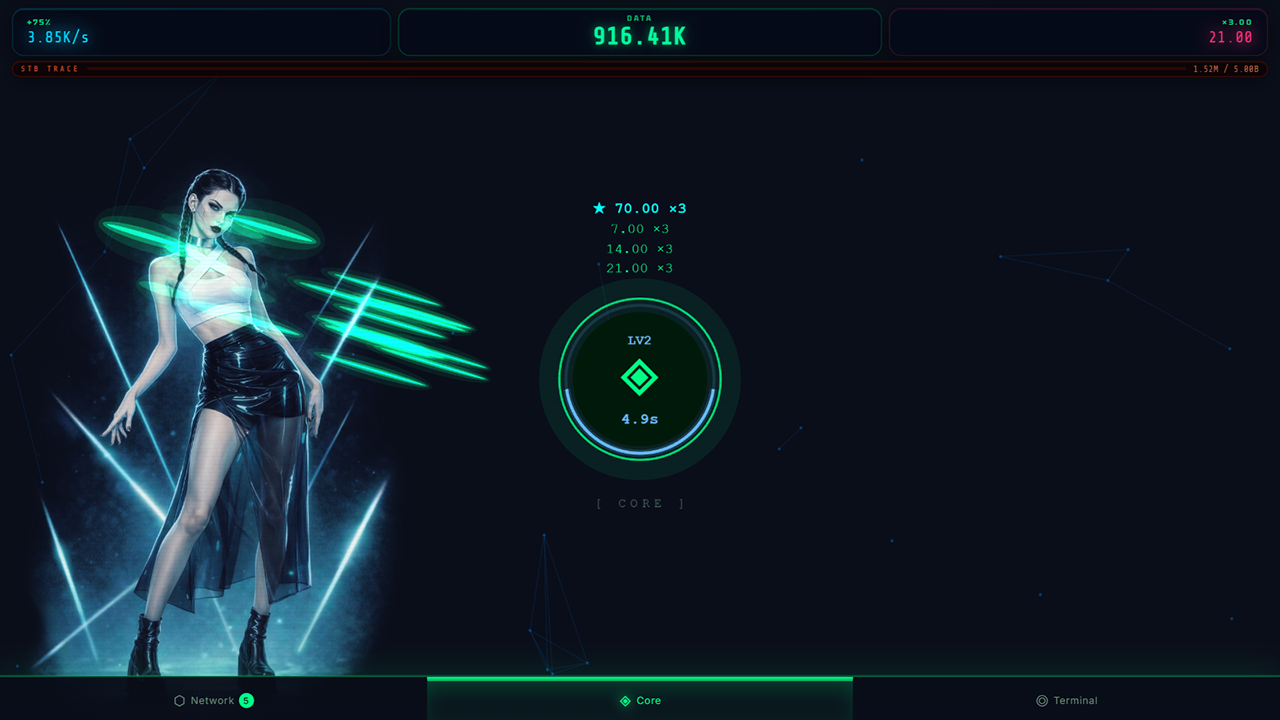Click the 21.00 currency panel on the right
This screenshot has height=720, width=1280.
tap(1078, 32)
